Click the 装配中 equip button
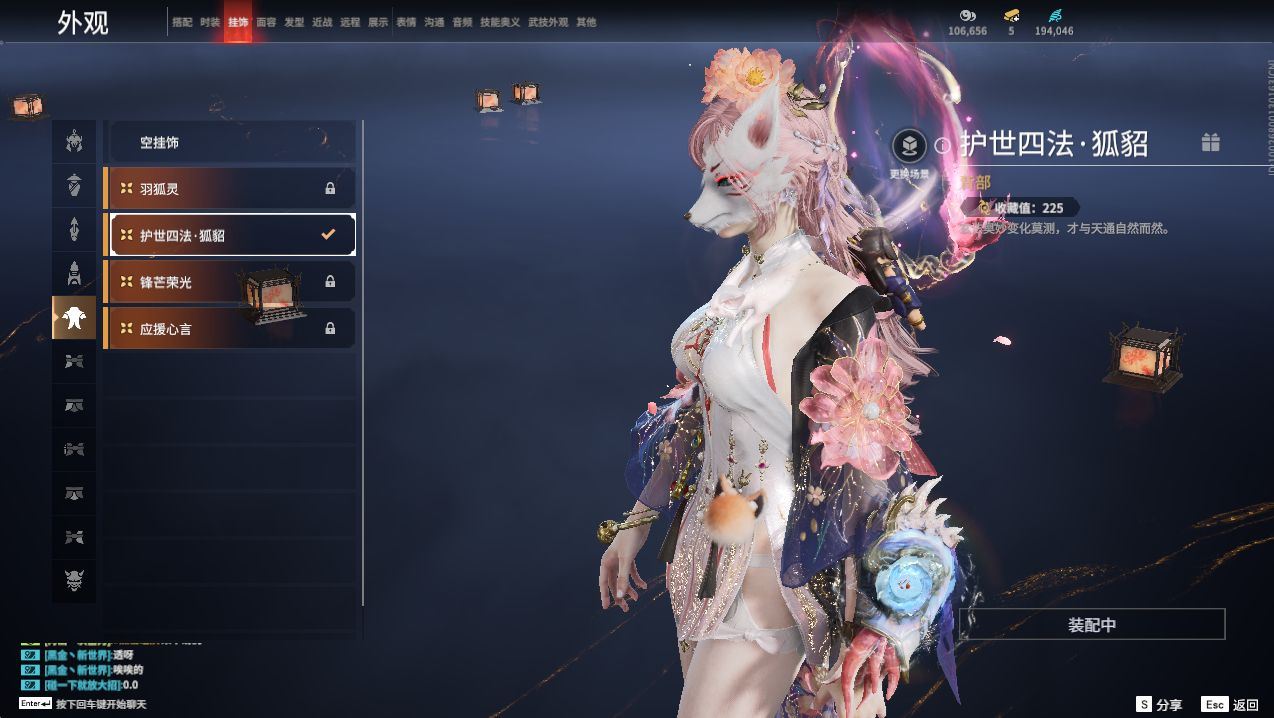1274x718 pixels. tap(1092, 625)
